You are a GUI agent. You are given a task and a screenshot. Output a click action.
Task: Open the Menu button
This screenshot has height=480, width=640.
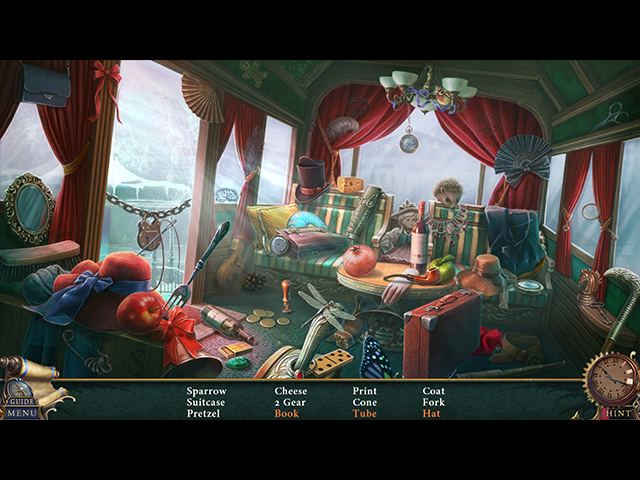coord(21,412)
